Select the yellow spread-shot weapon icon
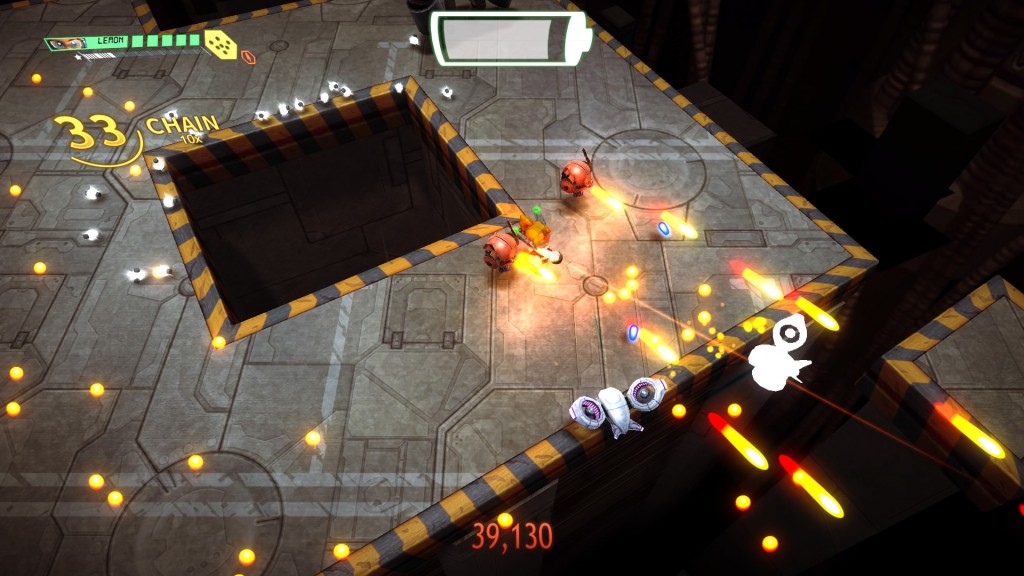The width and height of the screenshot is (1024, 576). (x=220, y=43)
